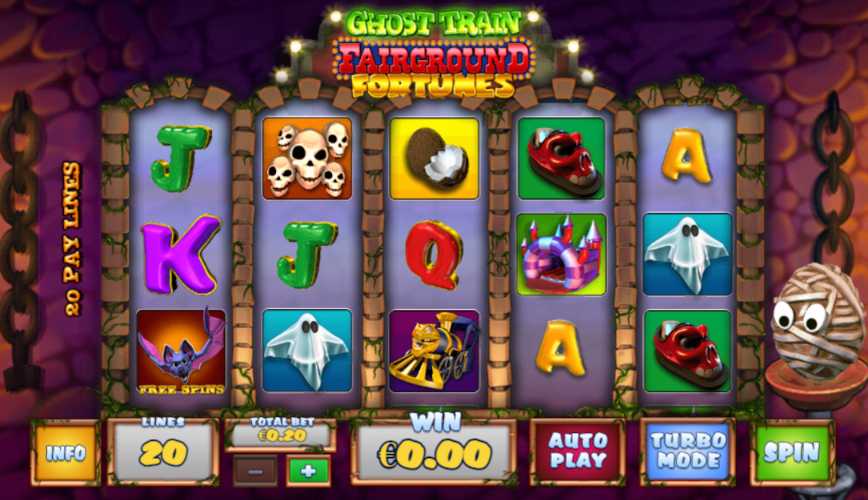Image resolution: width=868 pixels, height=500 pixels.
Task: Open the Info paytable
Action: pos(66,453)
